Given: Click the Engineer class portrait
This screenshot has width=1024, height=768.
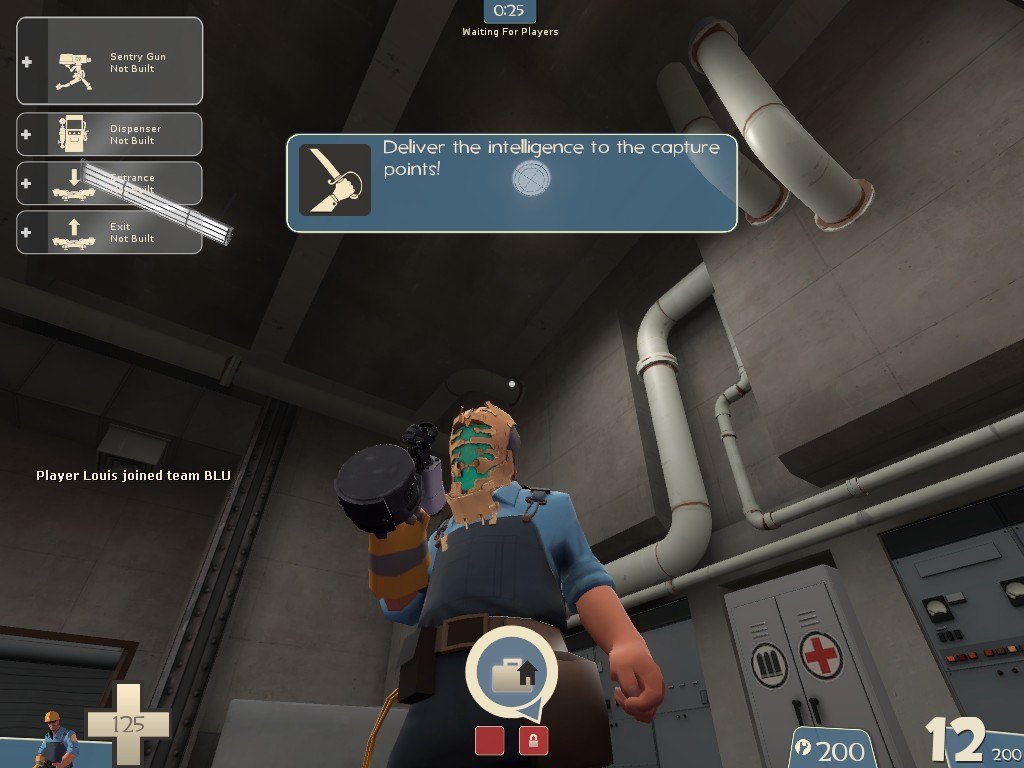Looking at the screenshot, I should [56, 738].
